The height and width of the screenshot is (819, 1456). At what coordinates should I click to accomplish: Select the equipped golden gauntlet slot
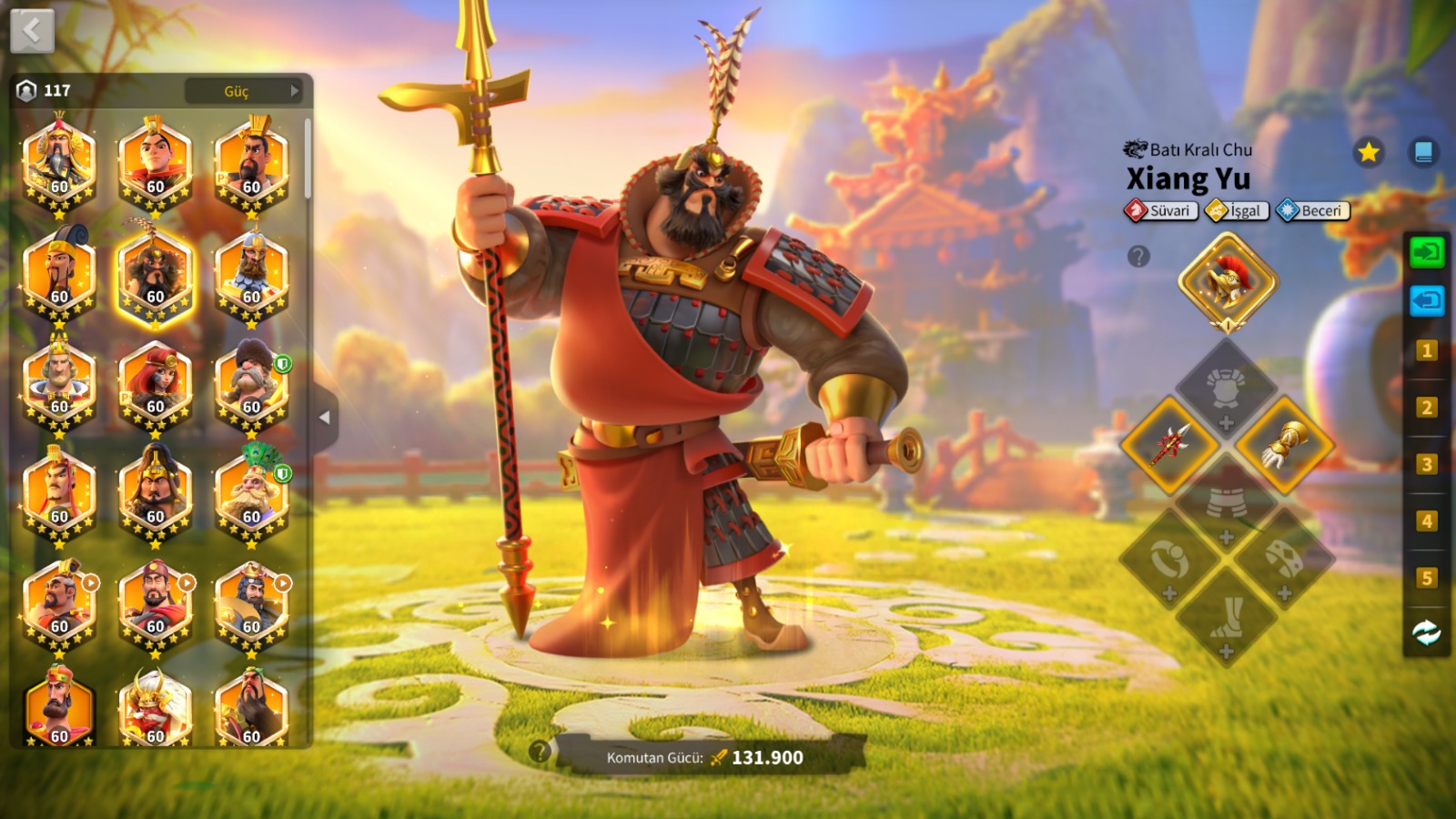[x=1285, y=445]
